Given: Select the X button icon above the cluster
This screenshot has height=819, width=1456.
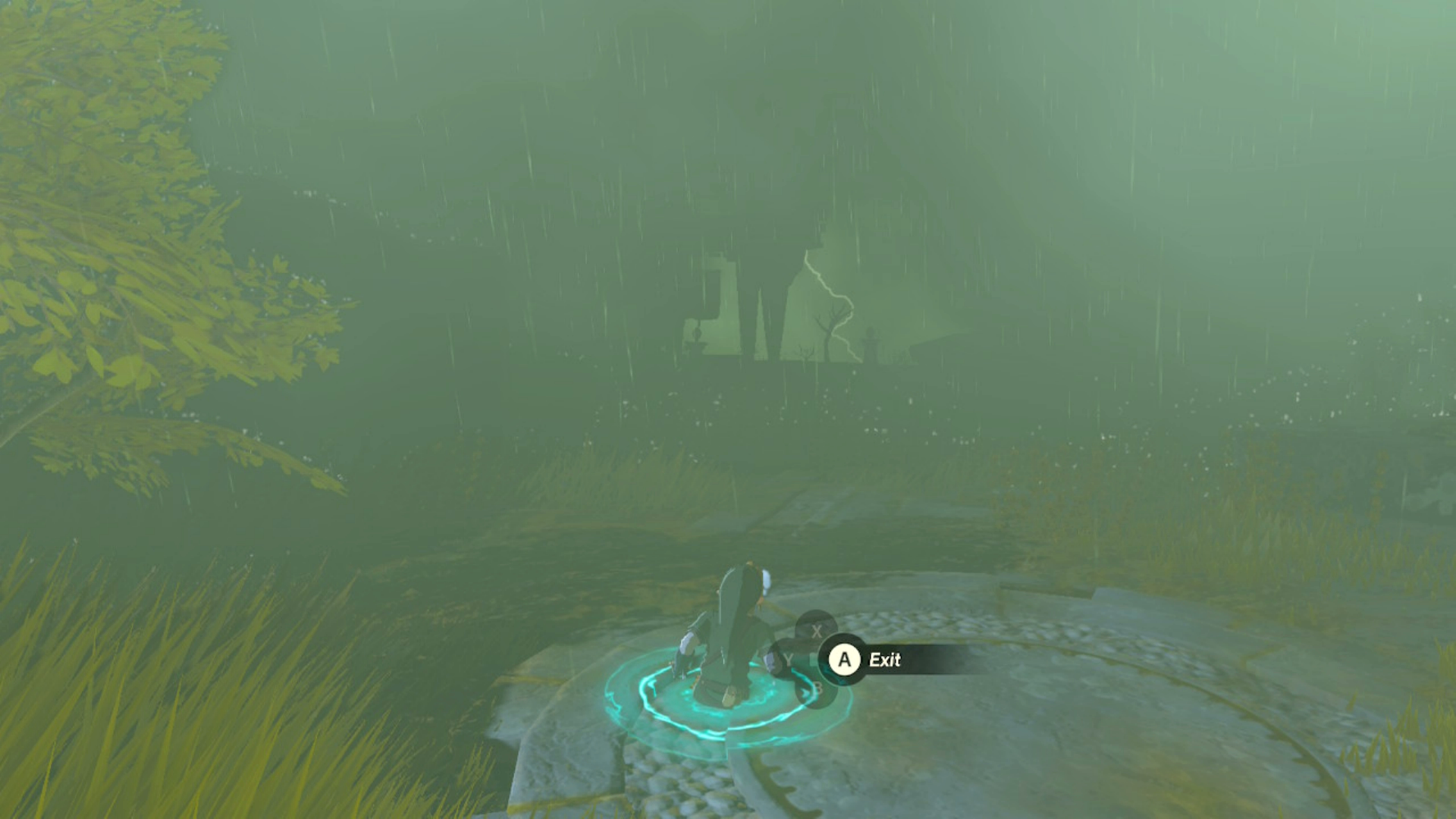Looking at the screenshot, I should [815, 626].
